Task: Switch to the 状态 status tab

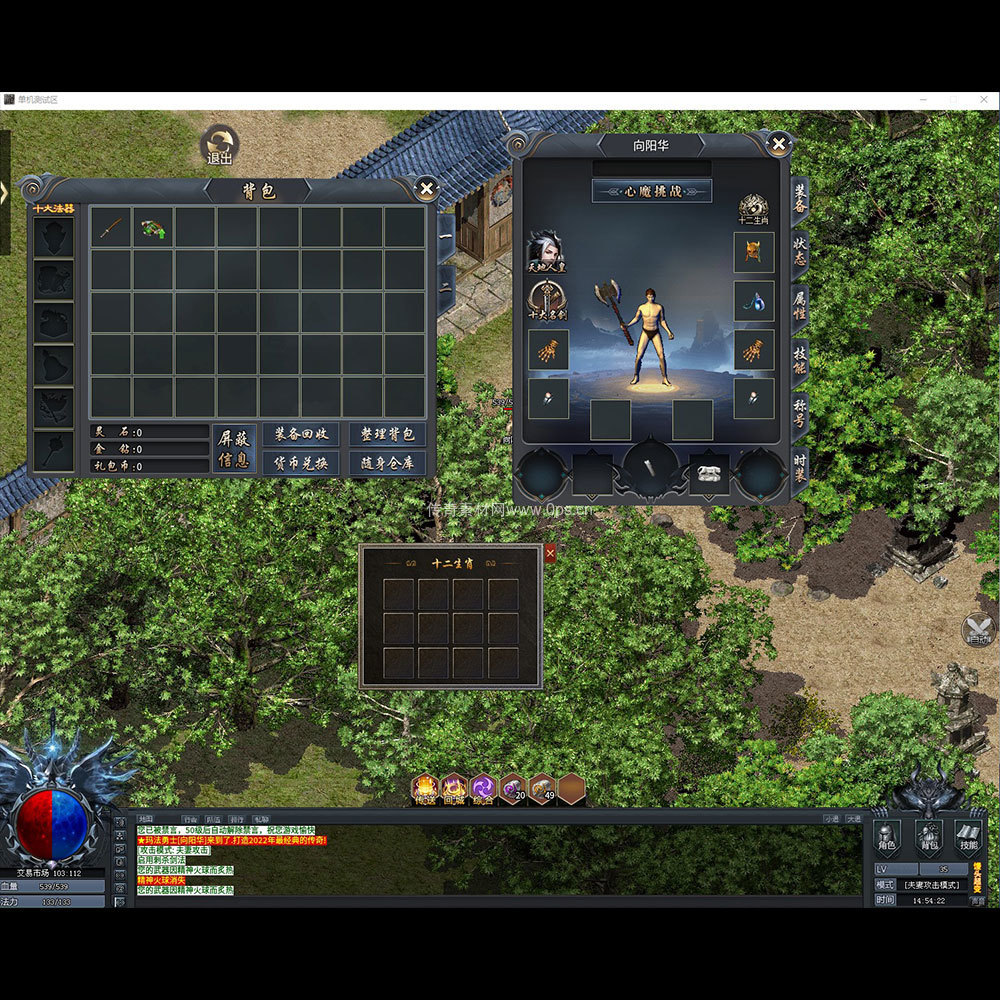Action: [x=800, y=250]
